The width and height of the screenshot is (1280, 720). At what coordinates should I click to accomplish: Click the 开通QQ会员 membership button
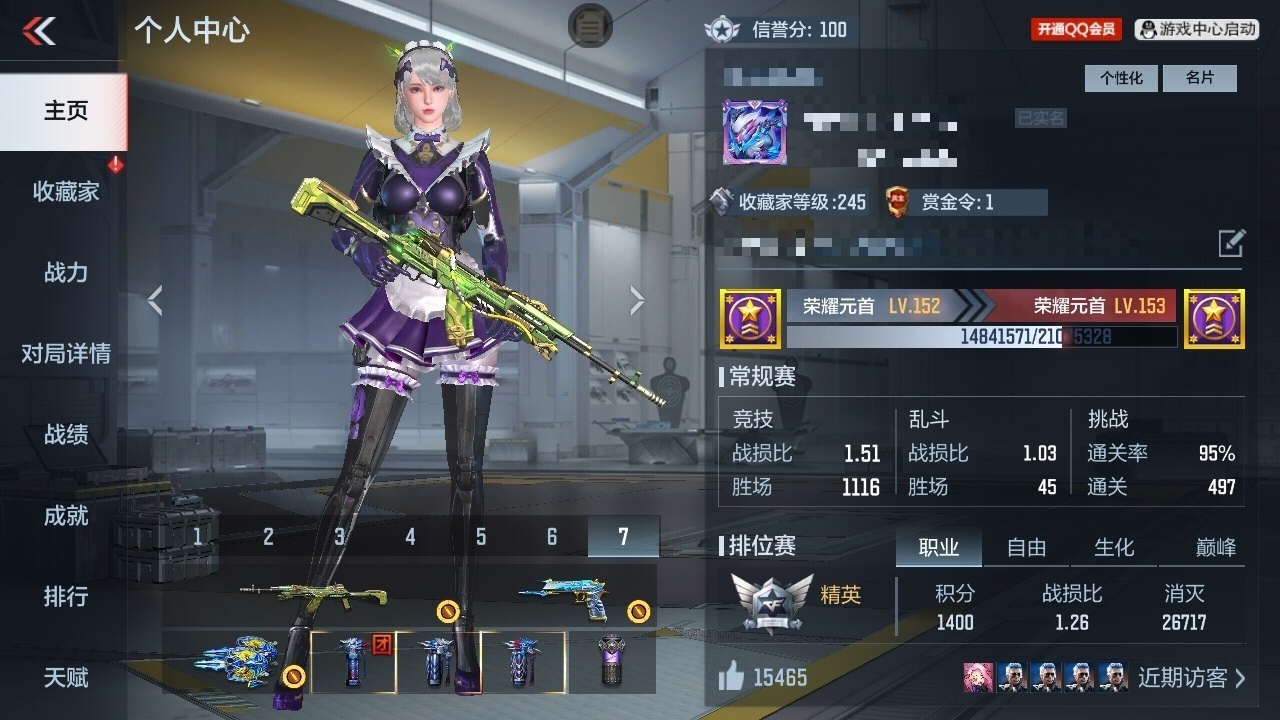[x=1076, y=29]
